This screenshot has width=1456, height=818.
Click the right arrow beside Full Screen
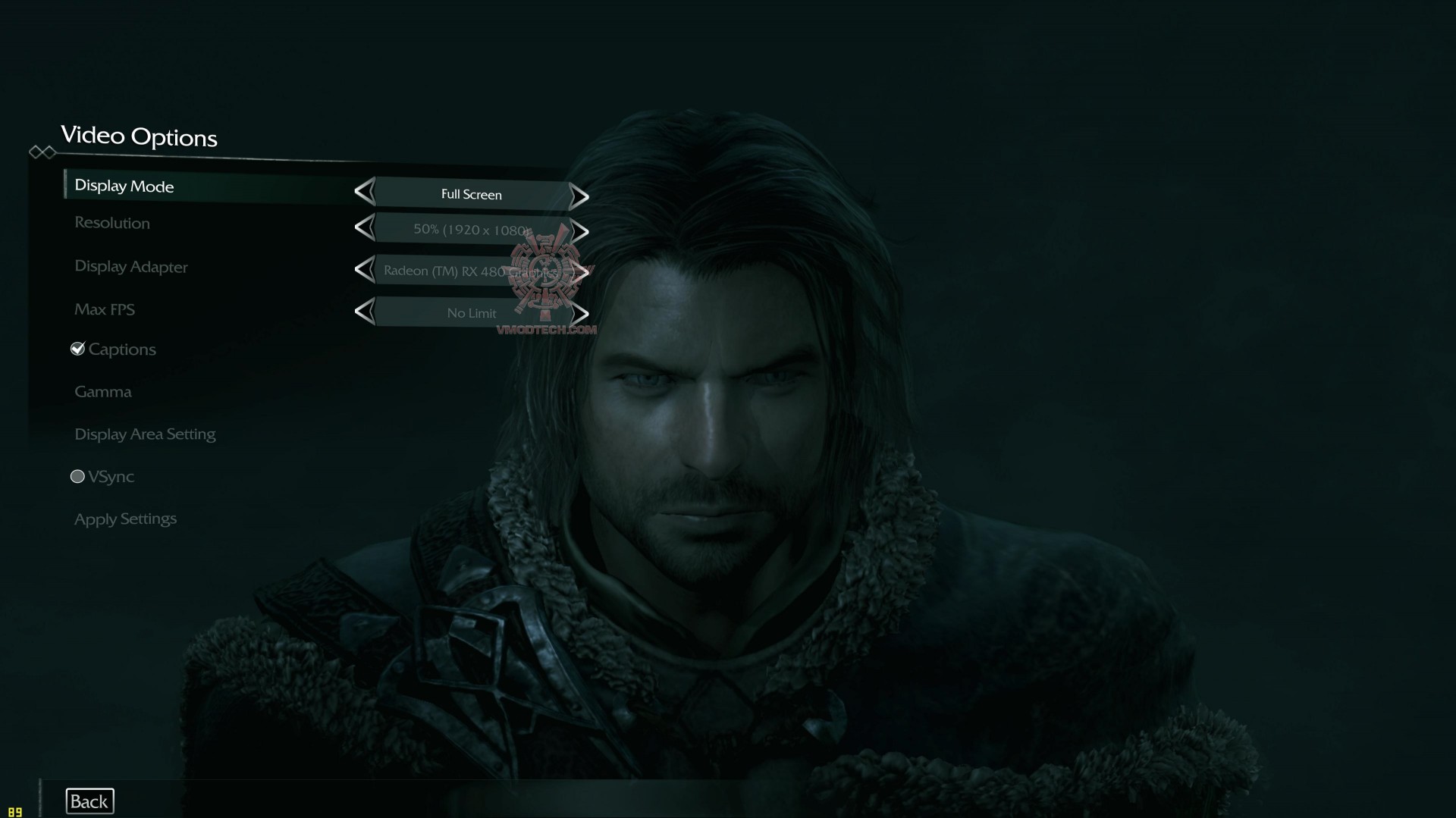pos(579,196)
